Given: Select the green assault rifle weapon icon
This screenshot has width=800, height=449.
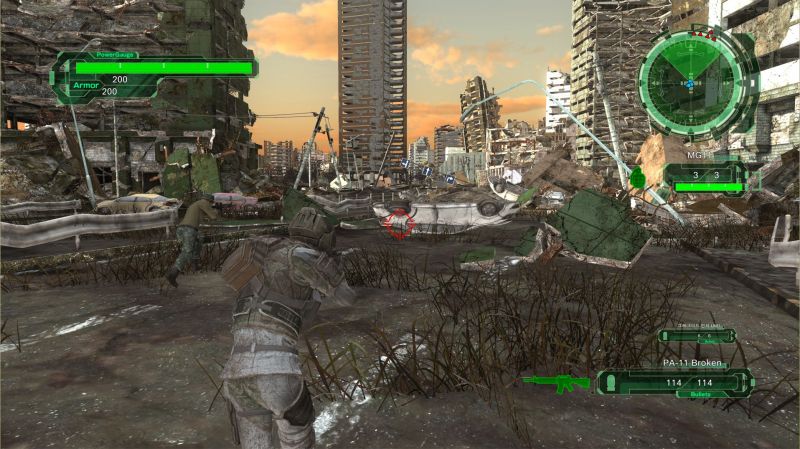Looking at the screenshot, I should click(x=558, y=381).
